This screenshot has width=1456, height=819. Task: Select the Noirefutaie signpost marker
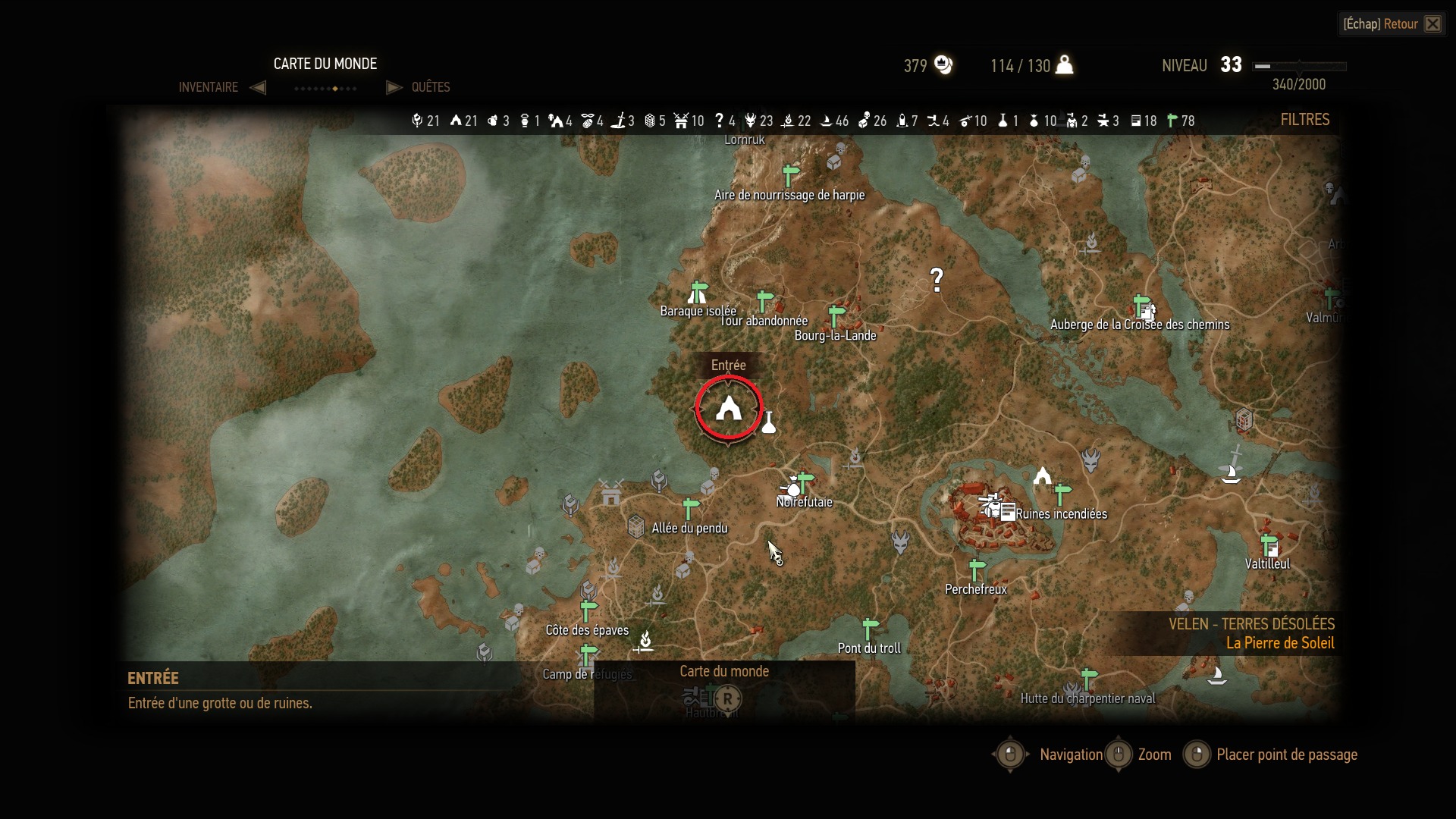pos(805,483)
